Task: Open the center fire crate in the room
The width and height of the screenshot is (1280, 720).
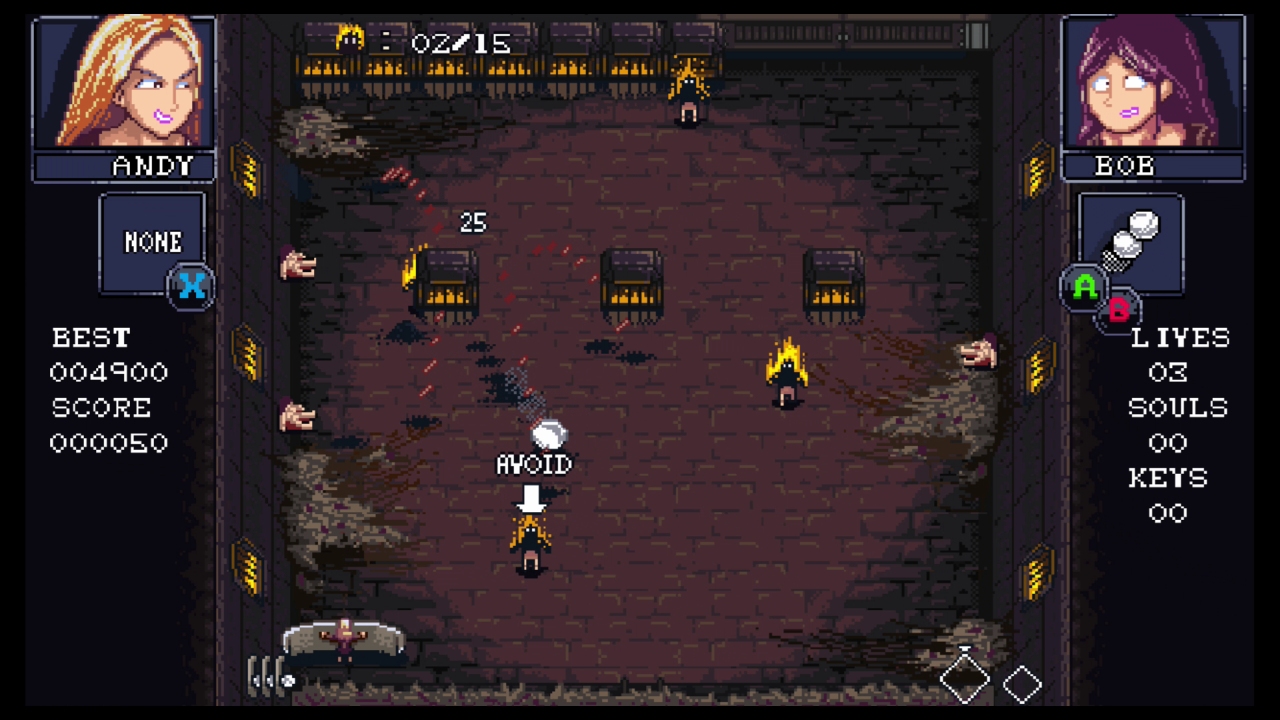Action: [633, 282]
